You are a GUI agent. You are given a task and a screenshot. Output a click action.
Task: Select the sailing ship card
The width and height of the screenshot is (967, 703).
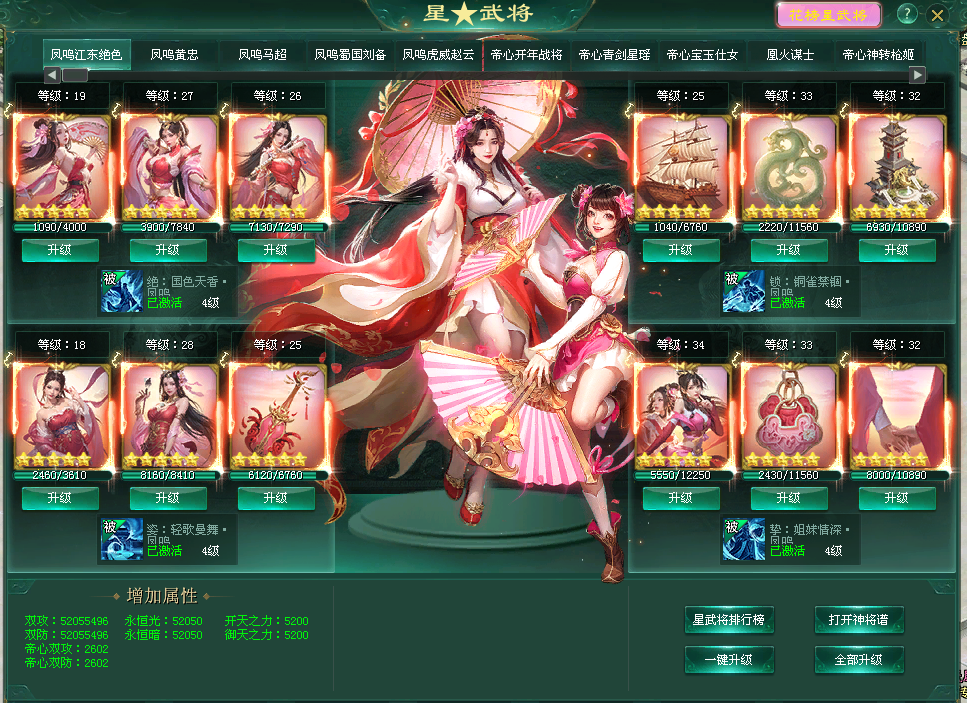681,166
